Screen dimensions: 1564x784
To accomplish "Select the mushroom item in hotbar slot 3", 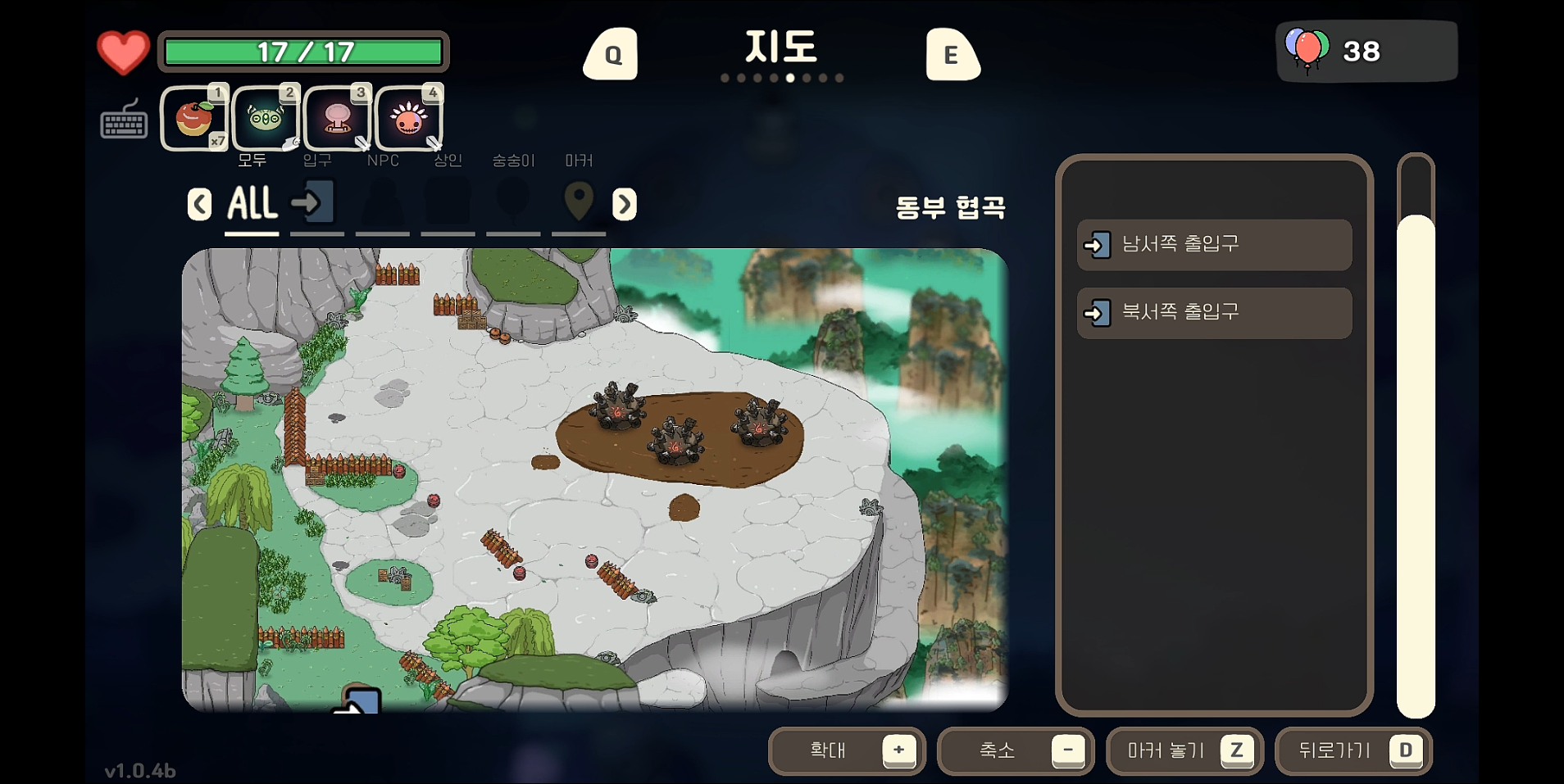I will (336, 118).
